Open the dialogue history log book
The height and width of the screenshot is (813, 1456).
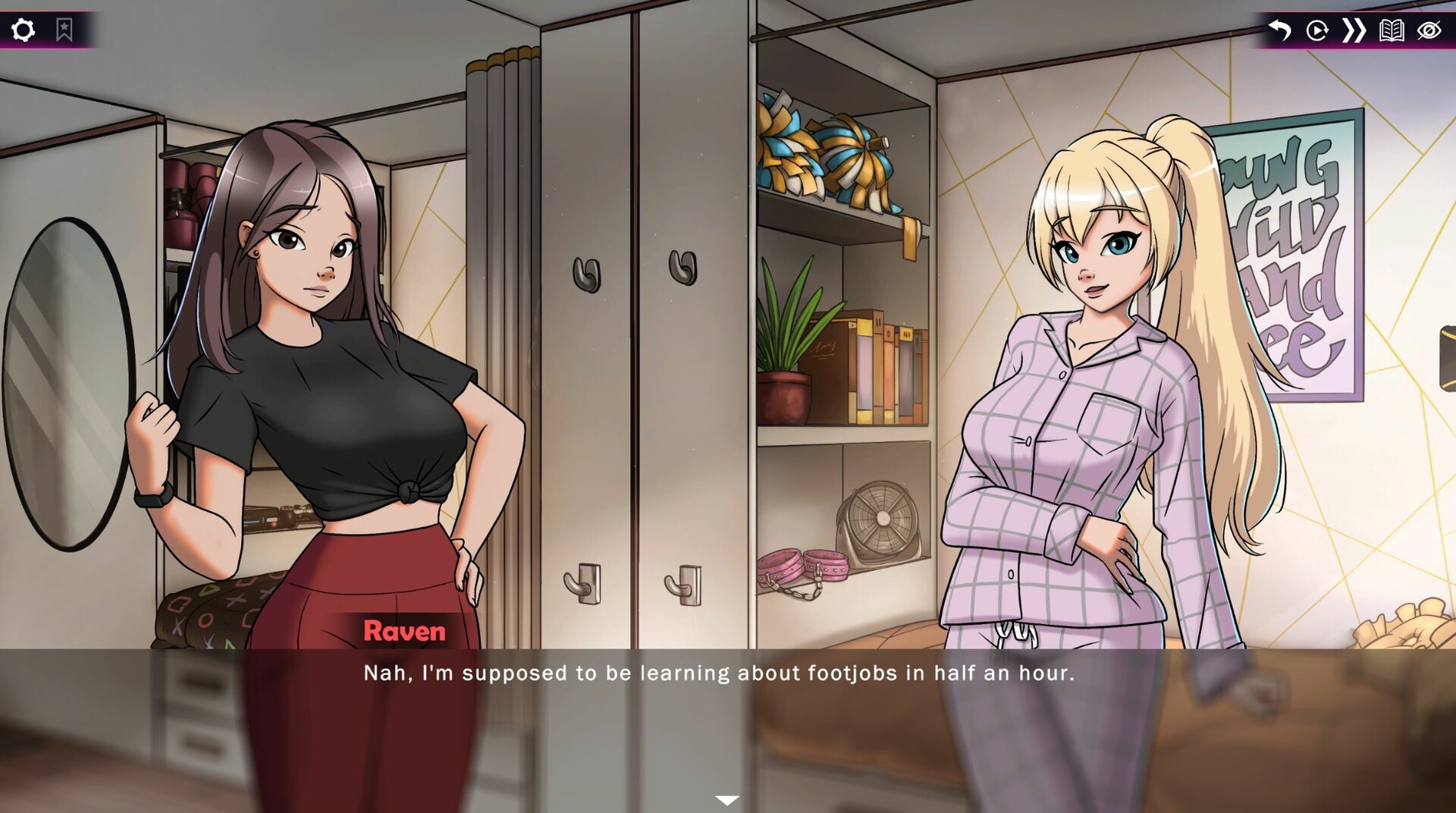(1392, 30)
